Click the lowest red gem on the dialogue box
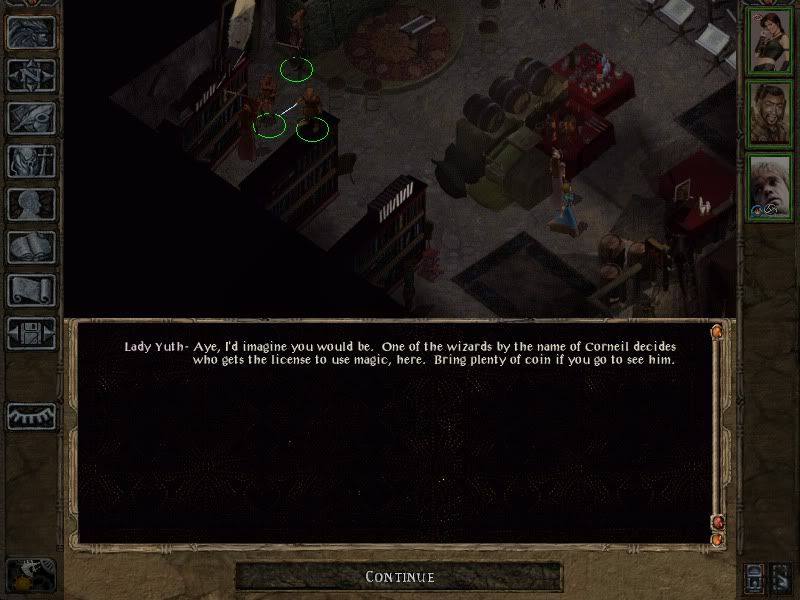Viewport: 800px width, 600px height. click(x=716, y=540)
